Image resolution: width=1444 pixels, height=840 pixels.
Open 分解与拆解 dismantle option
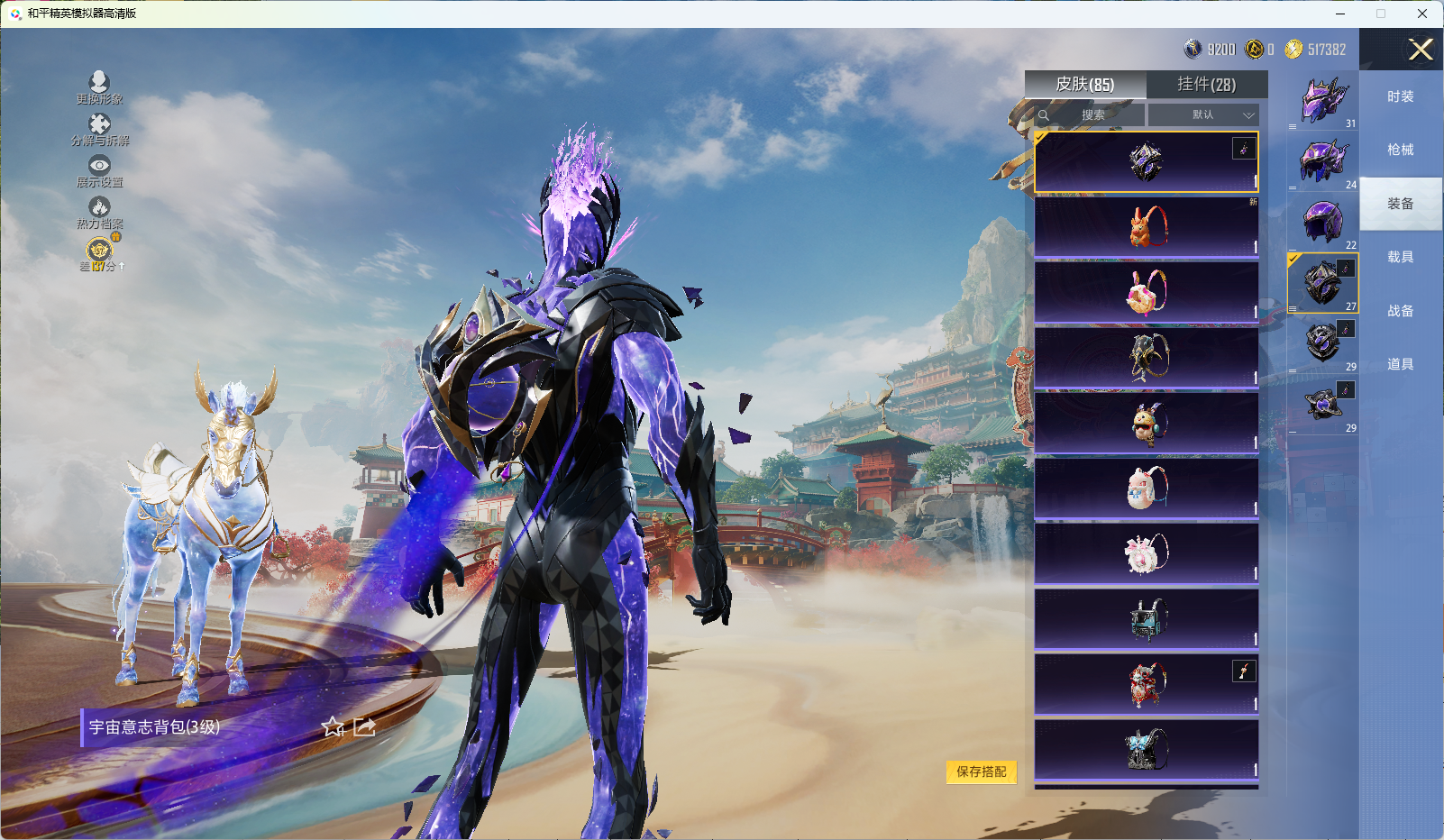tap(99, 126)
